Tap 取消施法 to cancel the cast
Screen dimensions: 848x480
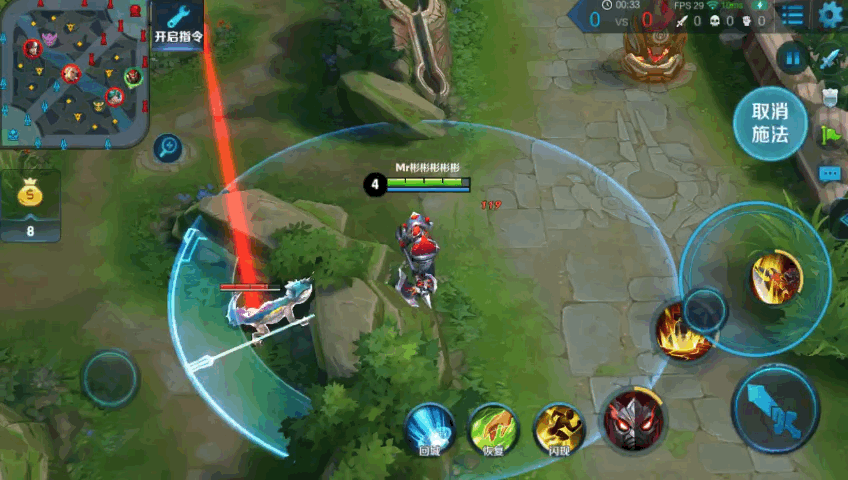click(x=770, y=123)
